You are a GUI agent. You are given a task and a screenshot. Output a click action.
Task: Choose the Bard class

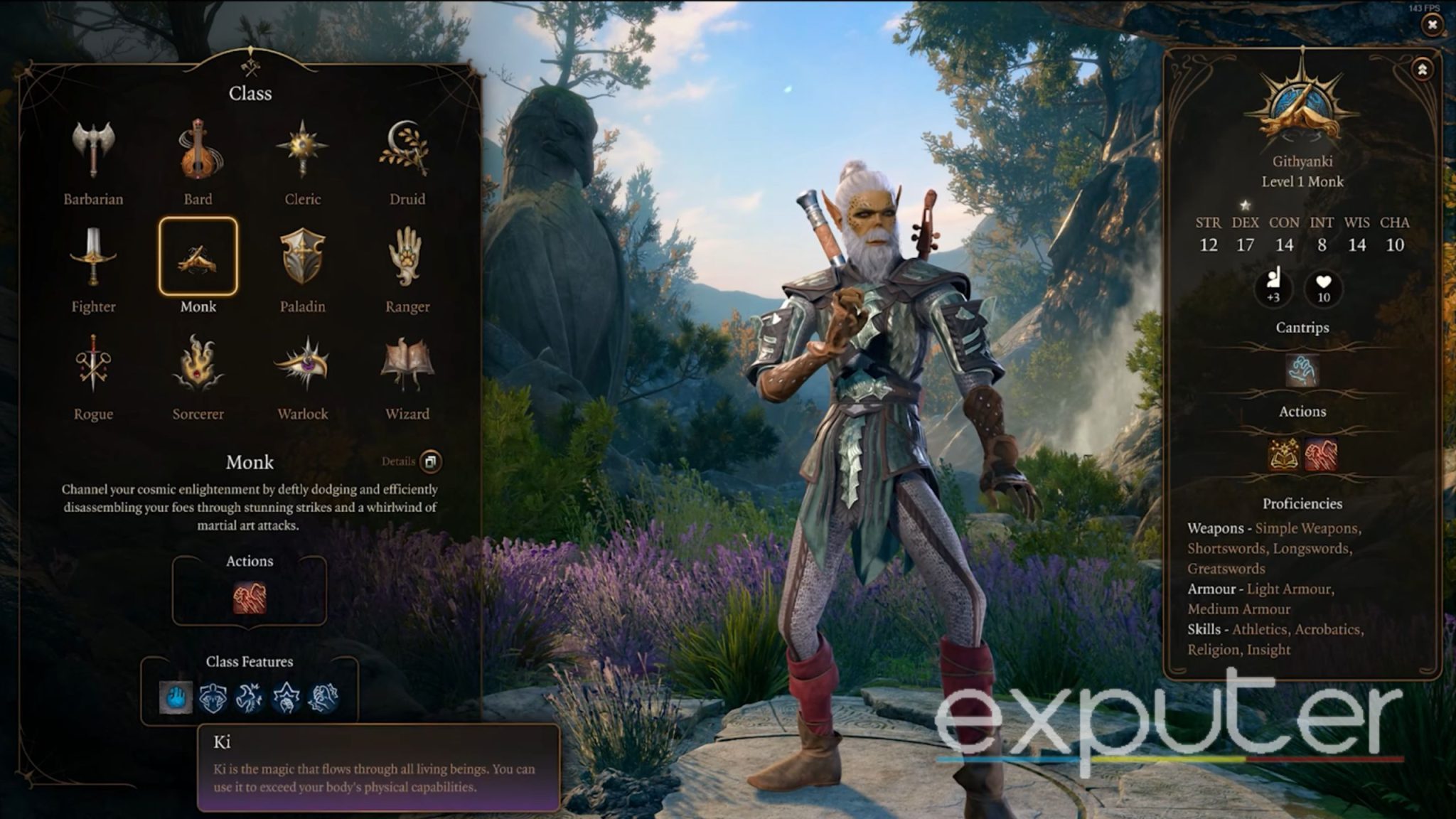coord(198,151)
